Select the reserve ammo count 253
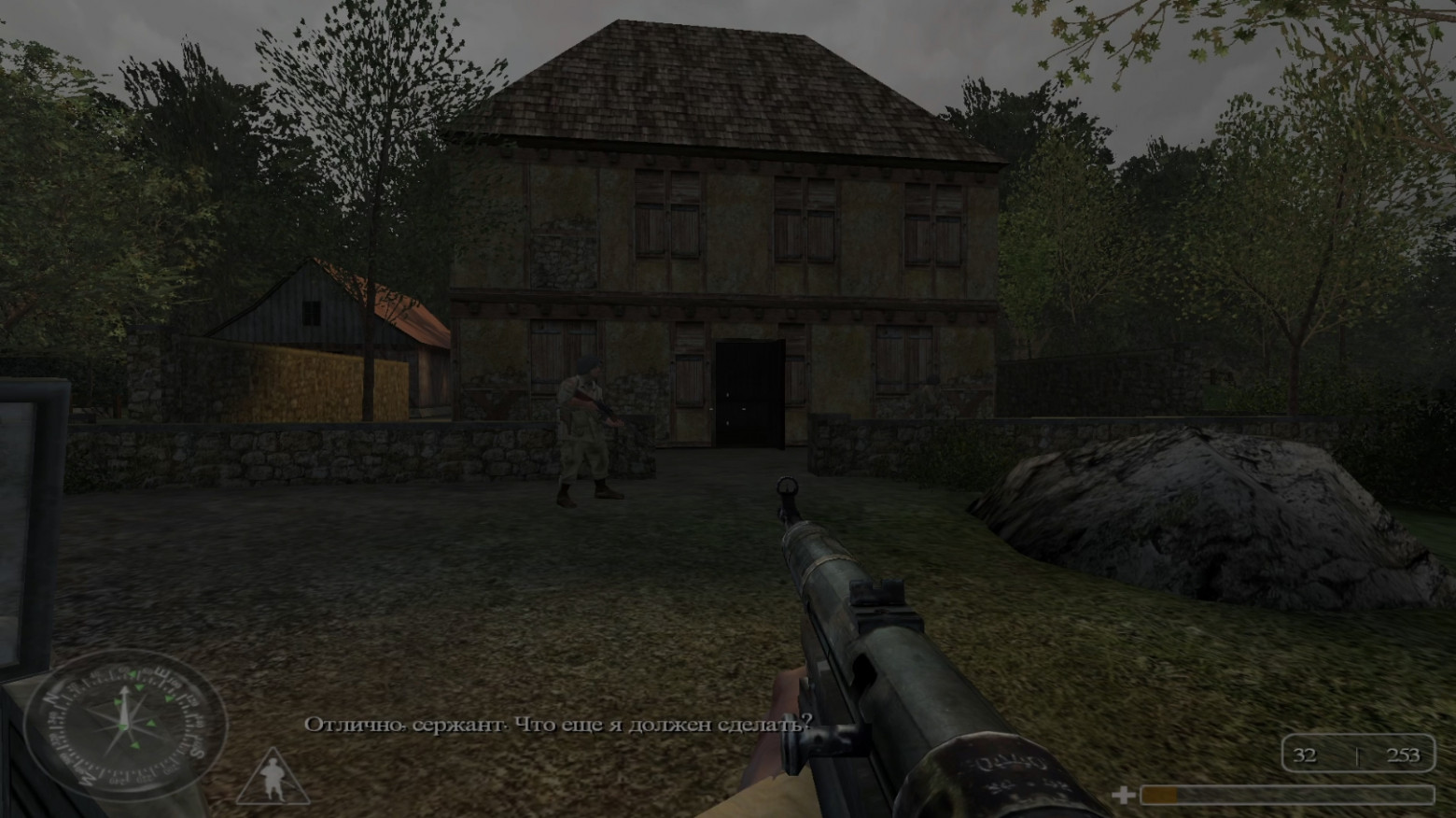The image size is (1456, 818). tap(1404, 755)
